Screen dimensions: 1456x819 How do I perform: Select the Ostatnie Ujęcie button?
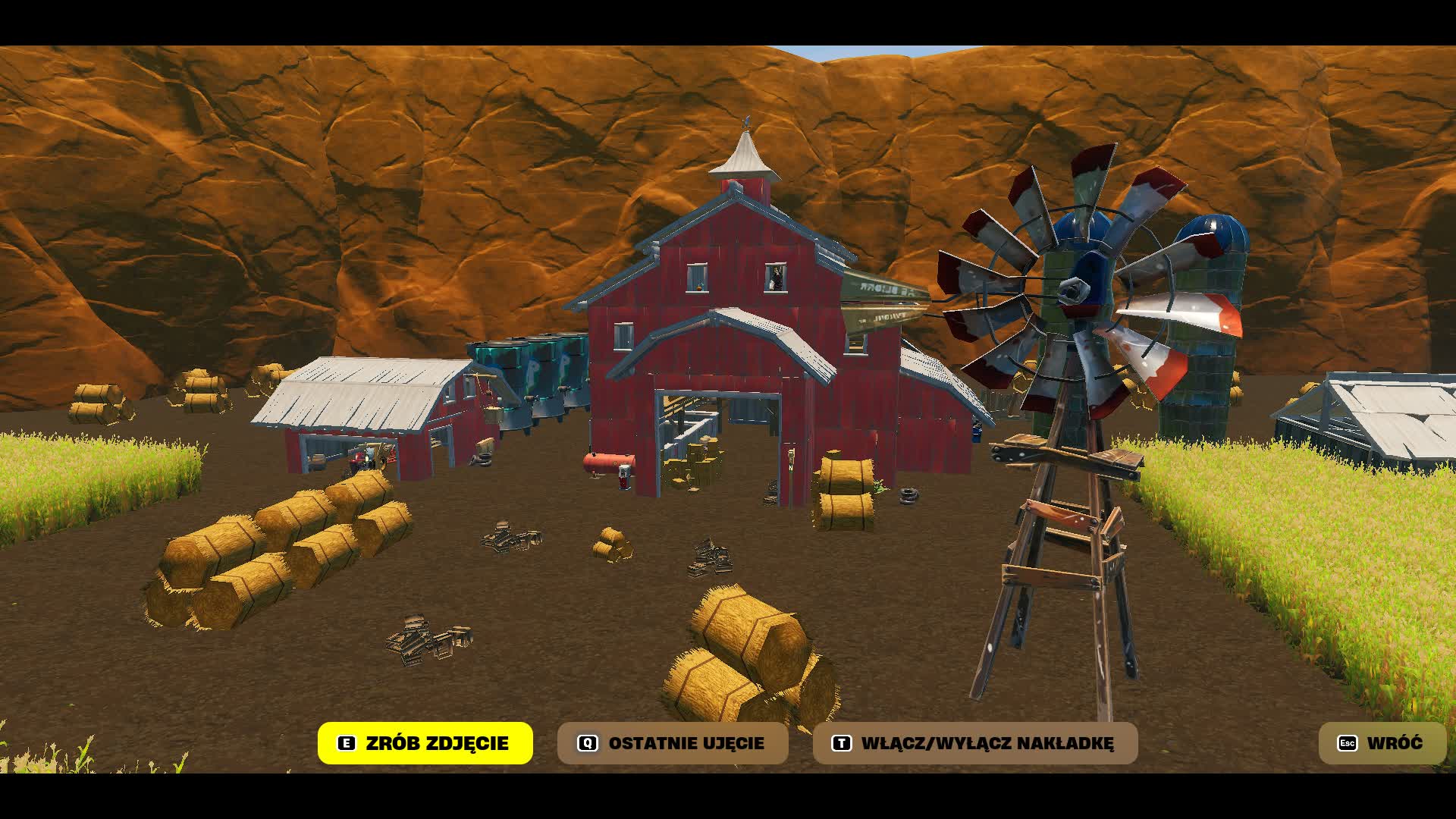(673, 743)
